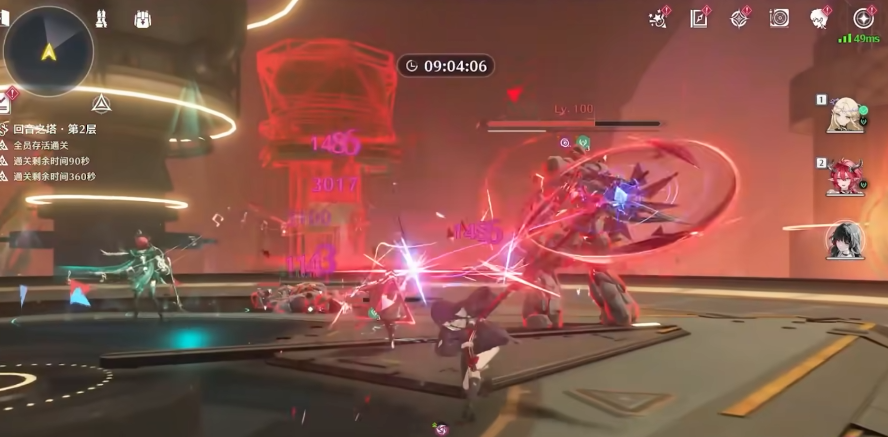Open the events sparkle icon
Image resolution: width=888 pixels, height=437 pixels.
click(658, 18)
